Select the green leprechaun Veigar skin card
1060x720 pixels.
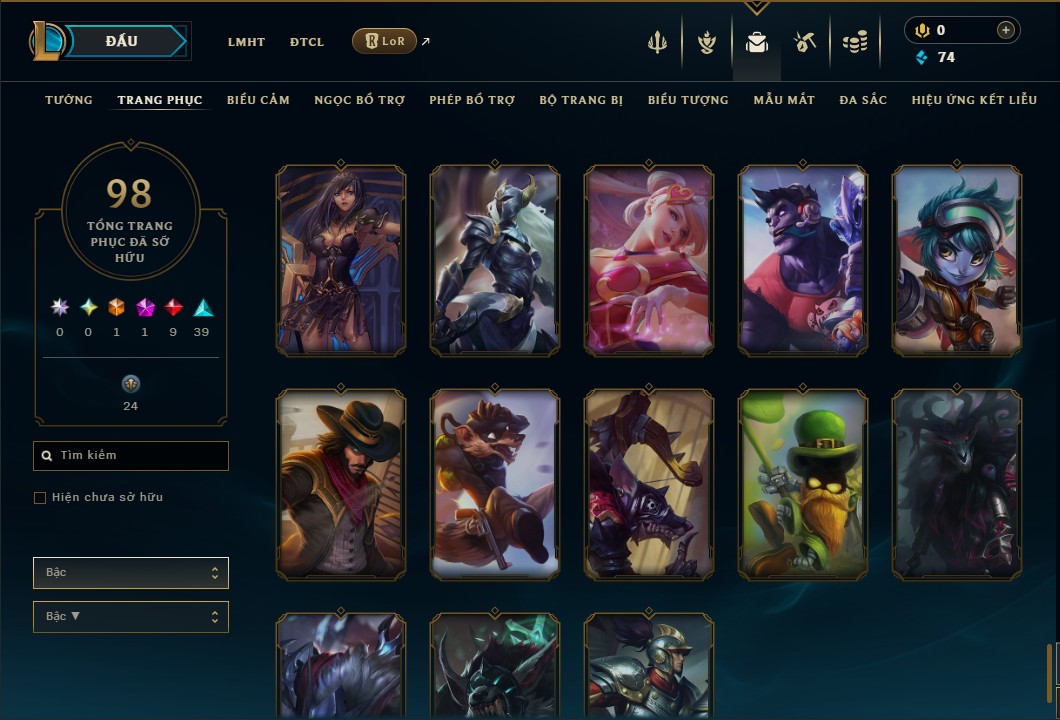click(803, 485)
